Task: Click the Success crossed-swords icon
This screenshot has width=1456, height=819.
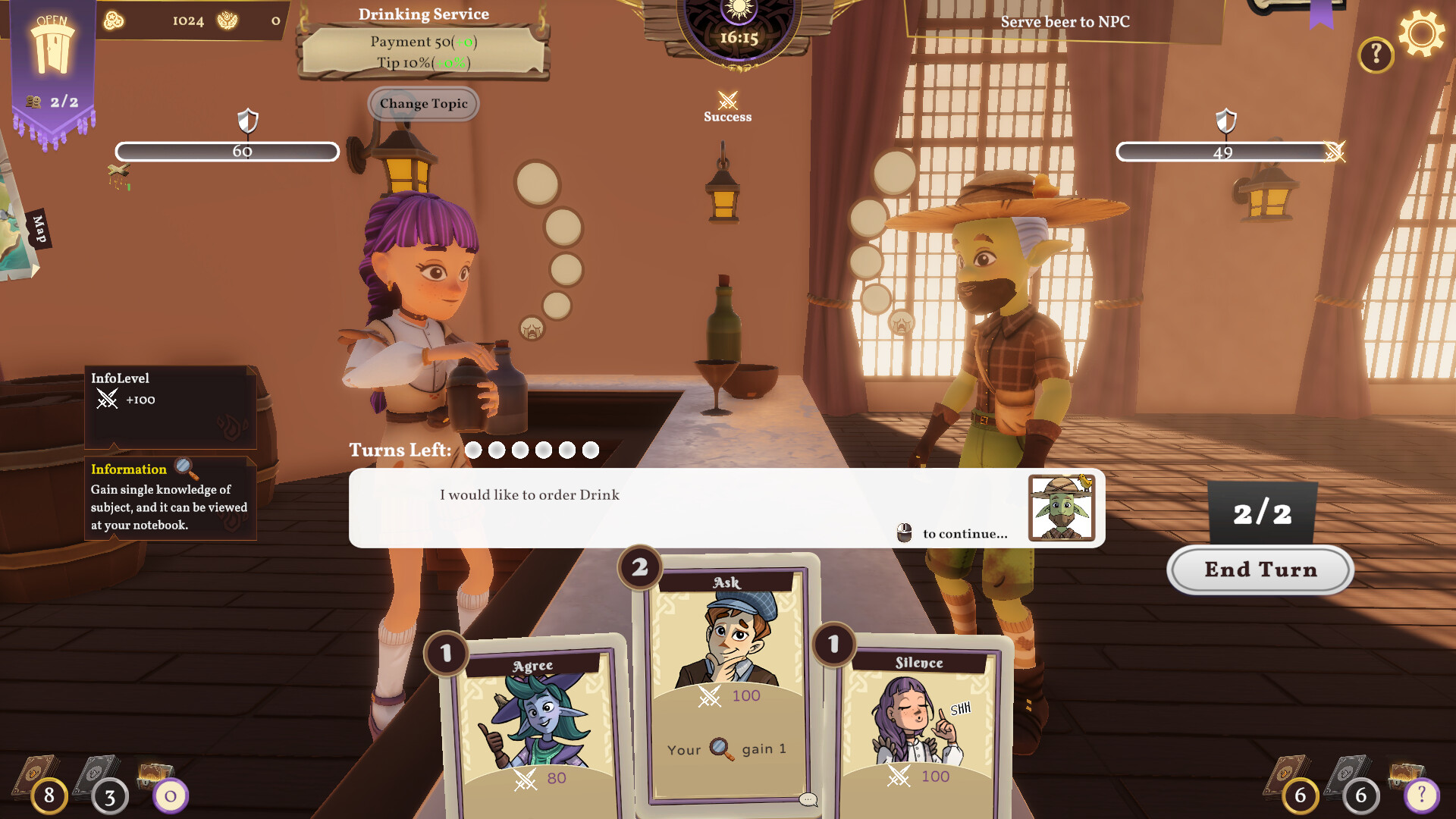Action: (728, 99)
